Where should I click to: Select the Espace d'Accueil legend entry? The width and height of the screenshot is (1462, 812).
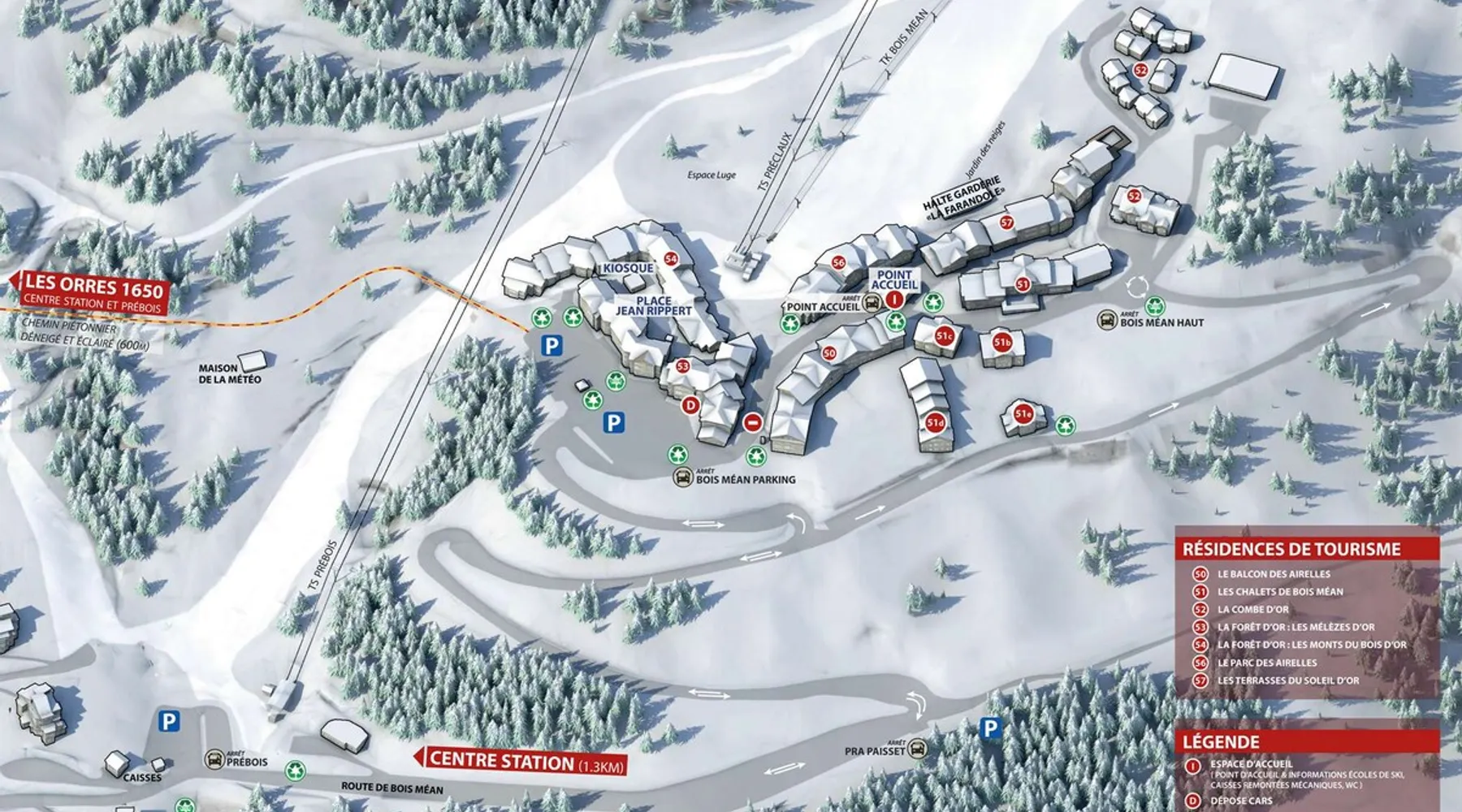(1251, 764)
